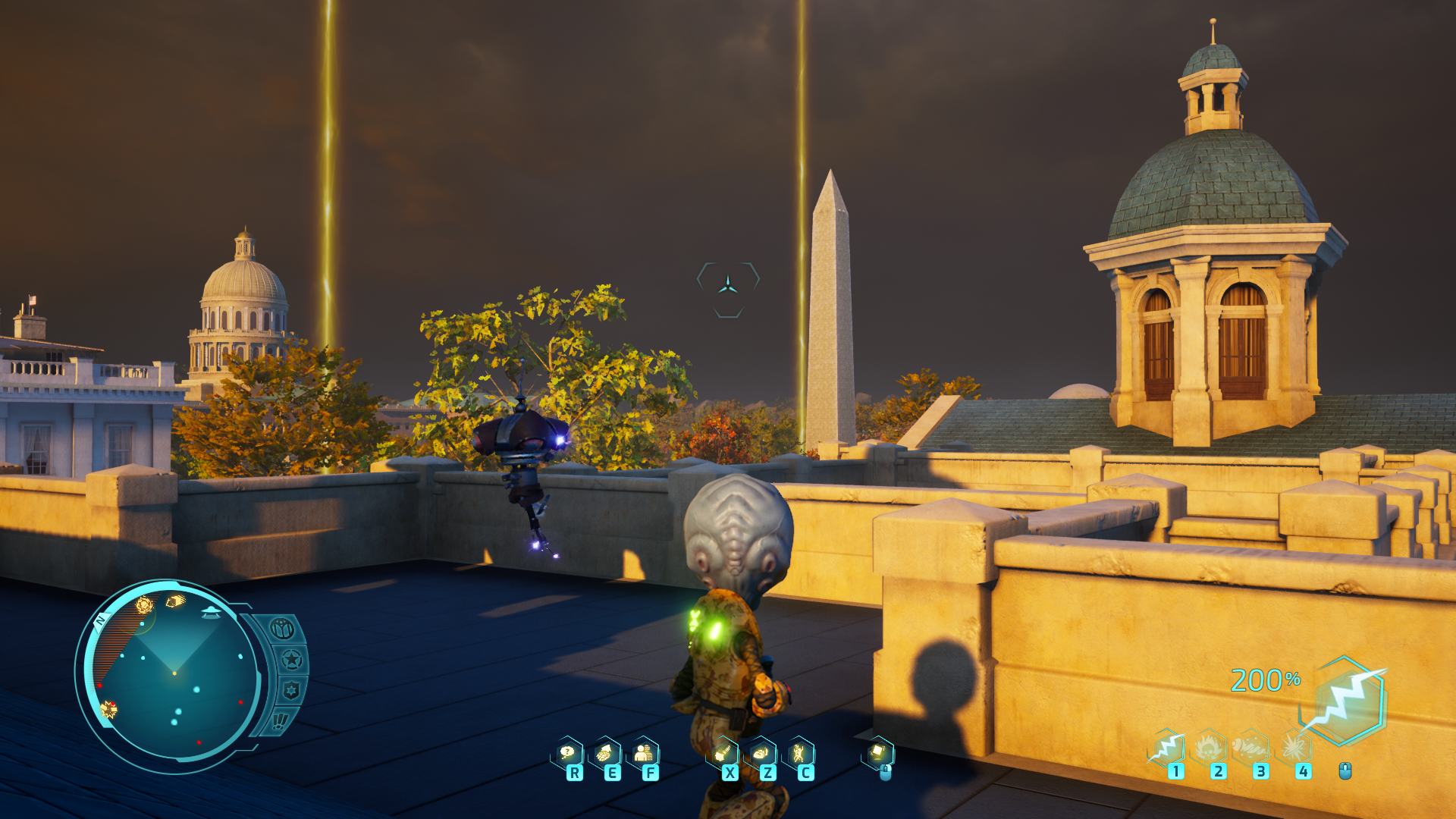Use the holobob human disguise ability
Screen dimensions: 1456x819
click(x=643, y=753)
